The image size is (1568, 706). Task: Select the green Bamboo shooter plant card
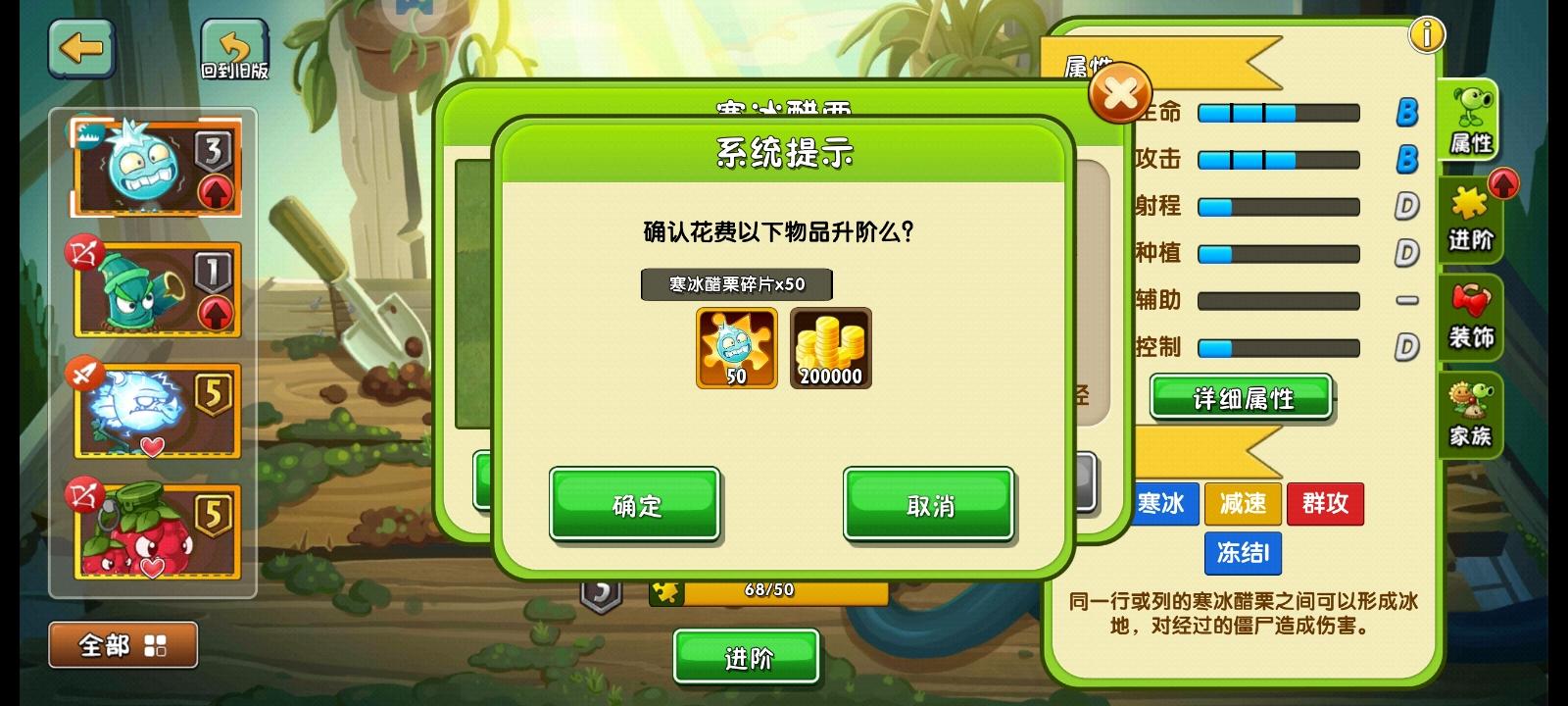[157, 288]
